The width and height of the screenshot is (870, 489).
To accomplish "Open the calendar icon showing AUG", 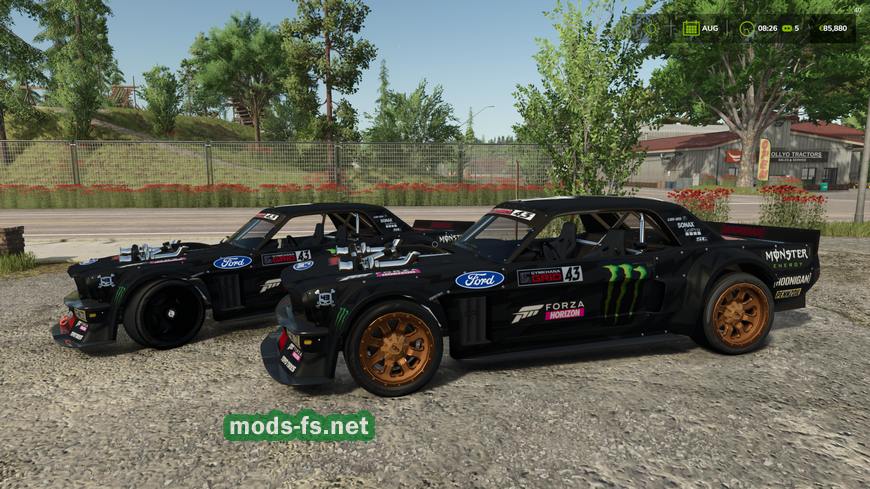I will 690,28.
